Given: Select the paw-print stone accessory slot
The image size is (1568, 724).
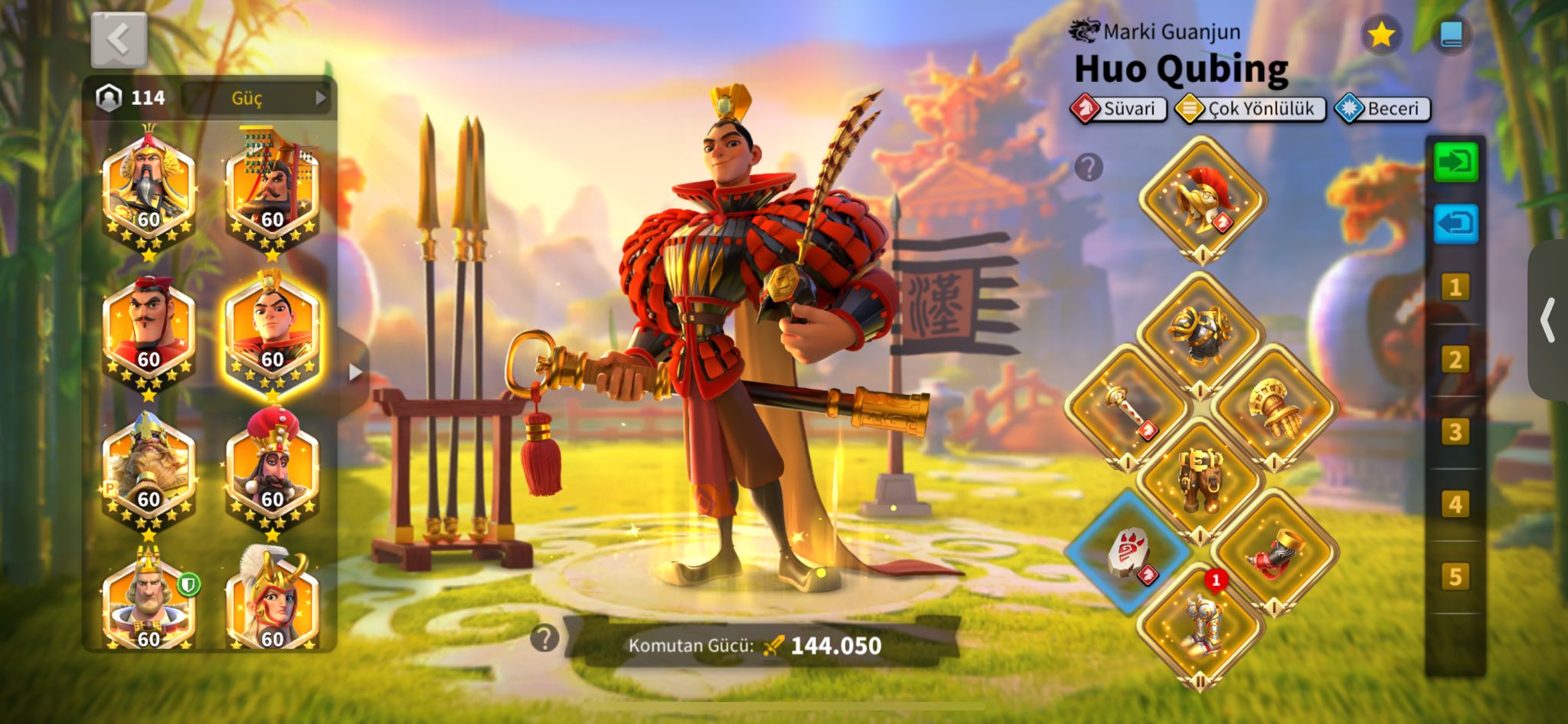Looking at the screenshot, I should click(1129, 553).
